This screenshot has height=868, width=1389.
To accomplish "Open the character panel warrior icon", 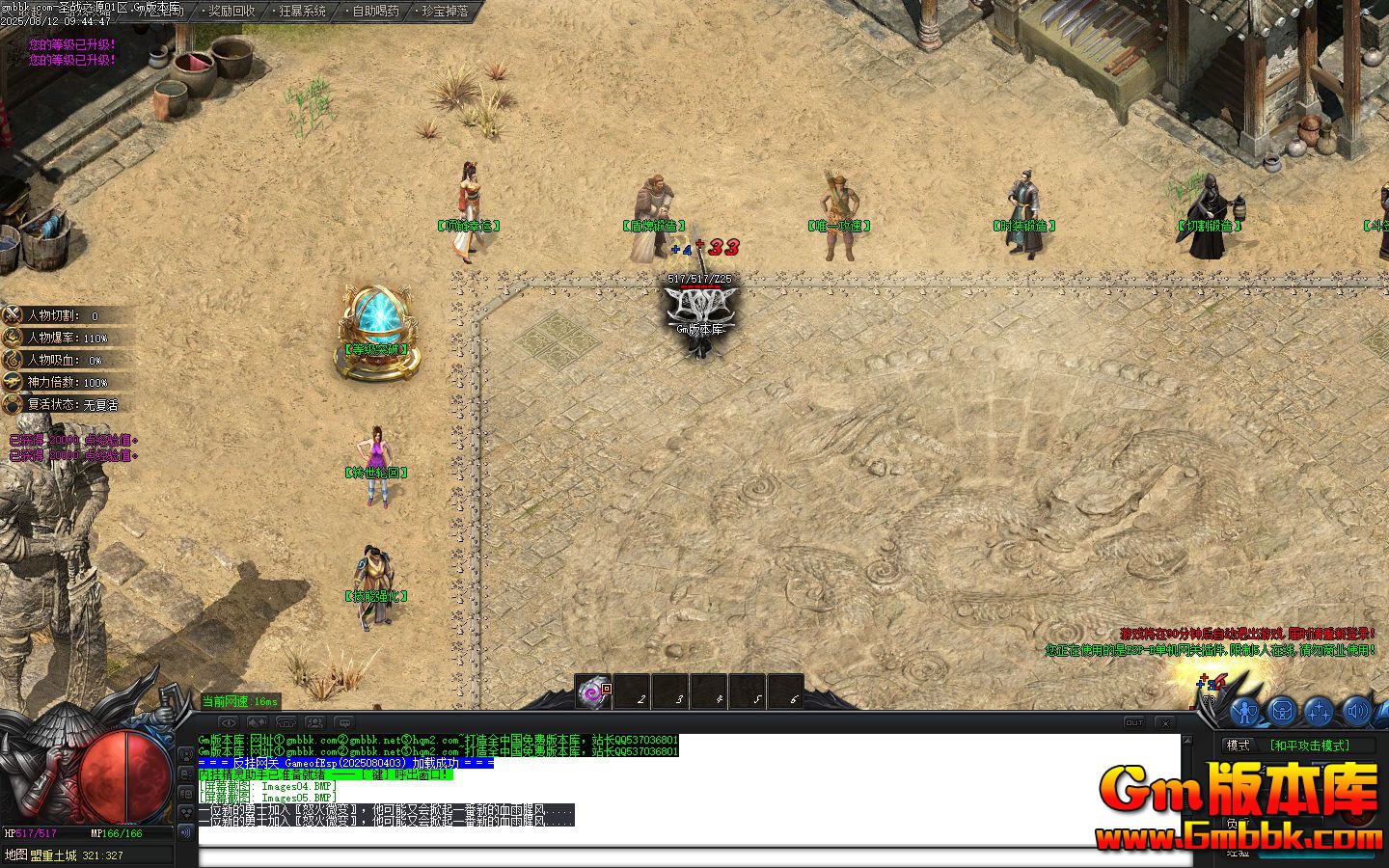I will [x=1245, y=712].
